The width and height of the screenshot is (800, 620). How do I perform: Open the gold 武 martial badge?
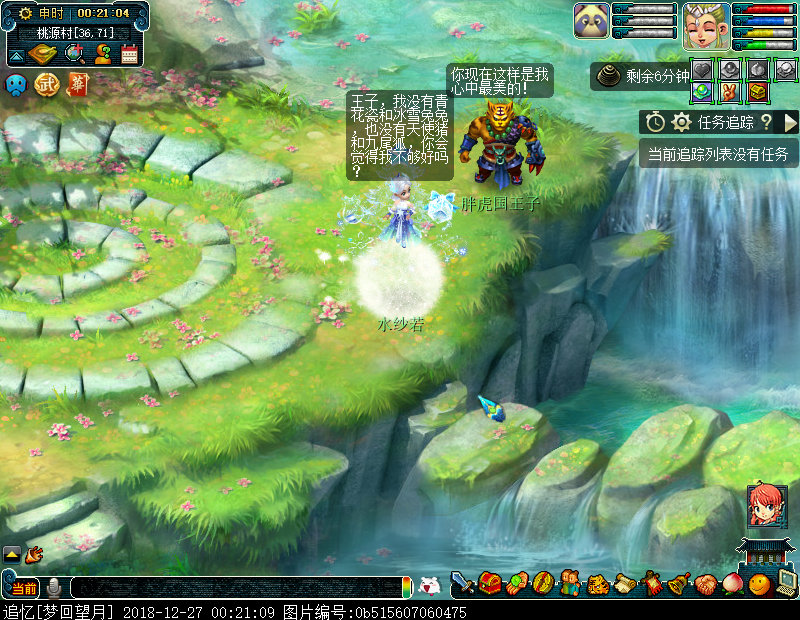pos(46,85)
